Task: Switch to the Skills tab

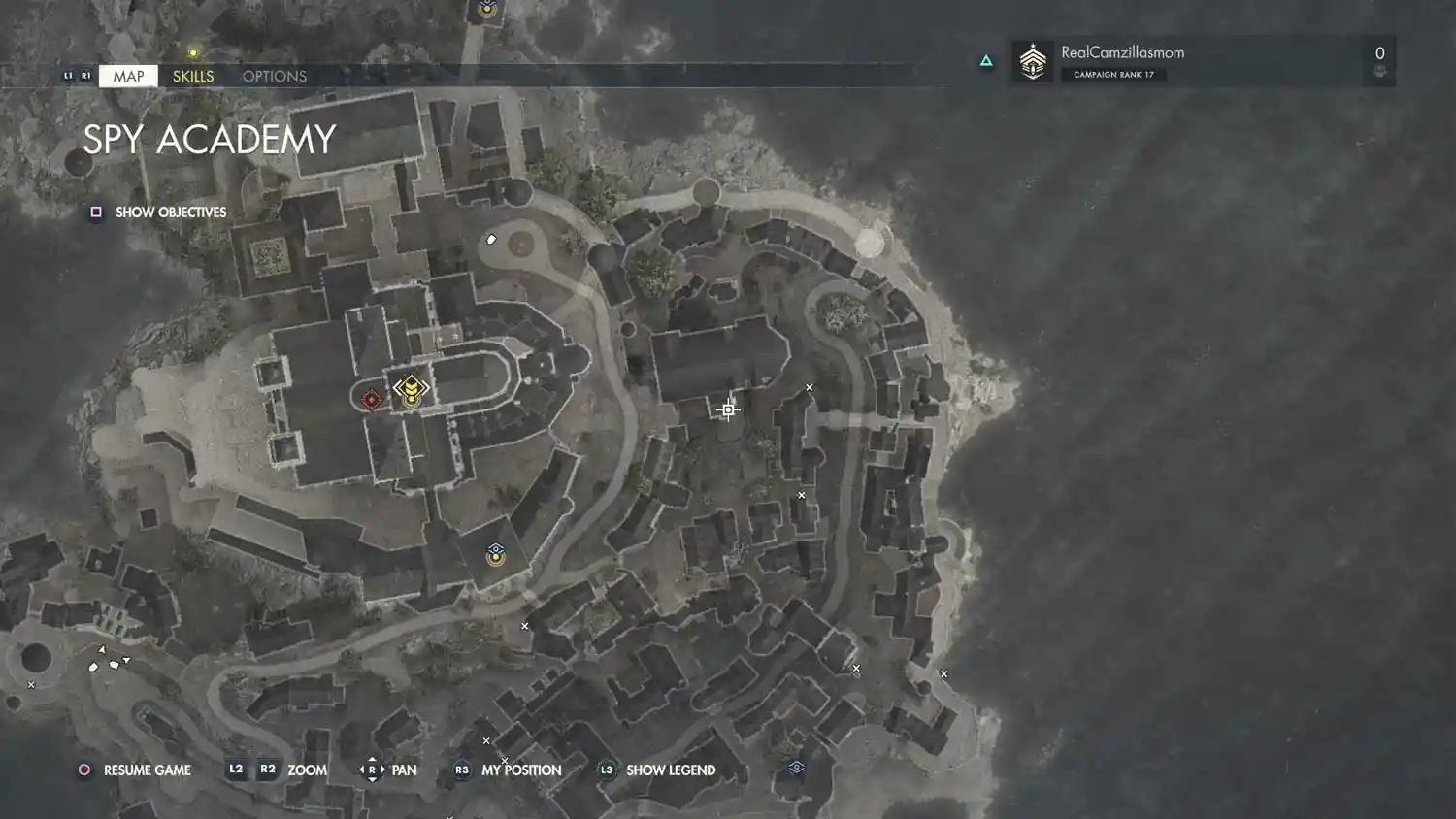Action: 193,76
